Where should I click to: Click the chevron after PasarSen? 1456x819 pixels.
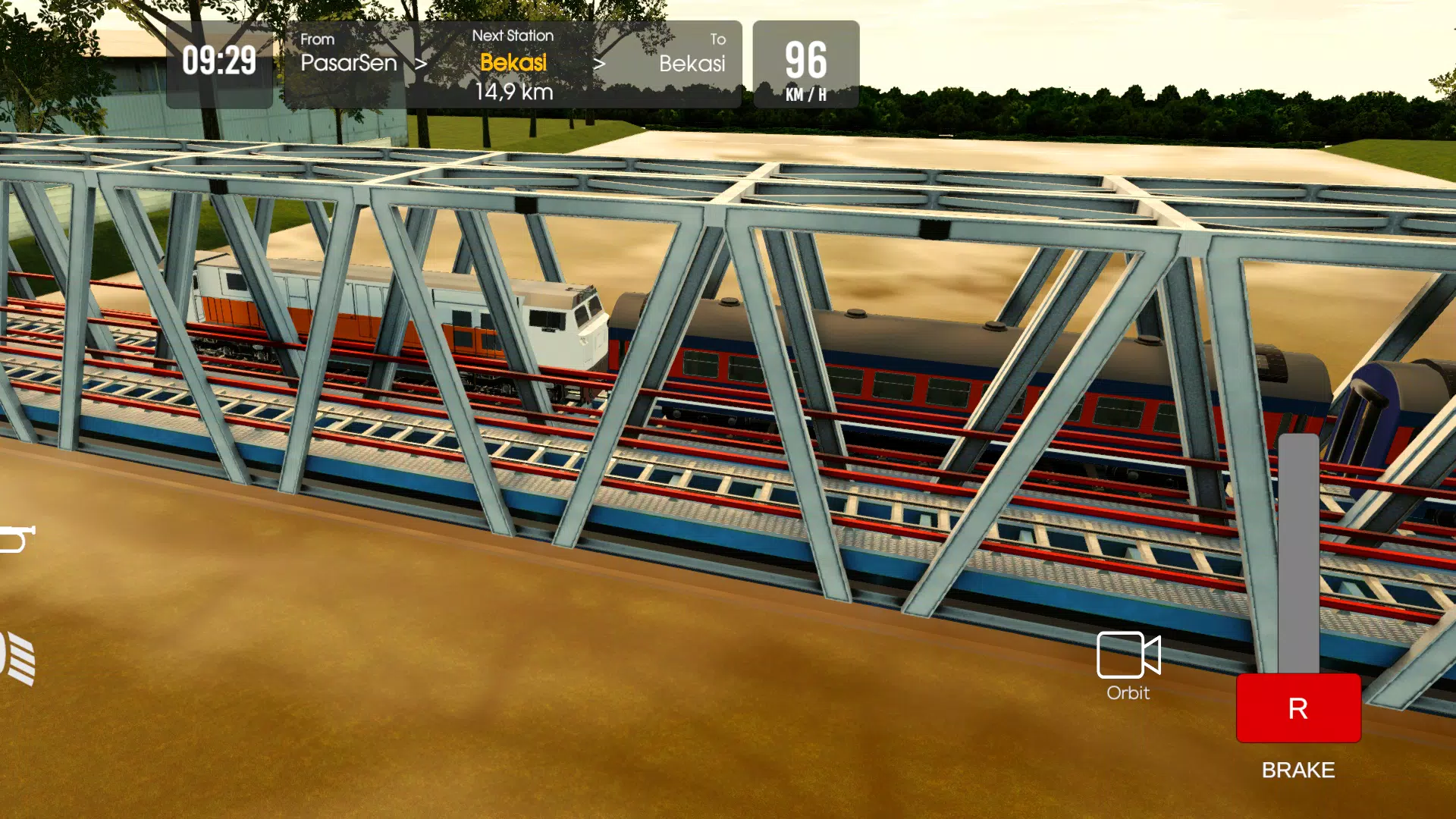click(422, 64)
